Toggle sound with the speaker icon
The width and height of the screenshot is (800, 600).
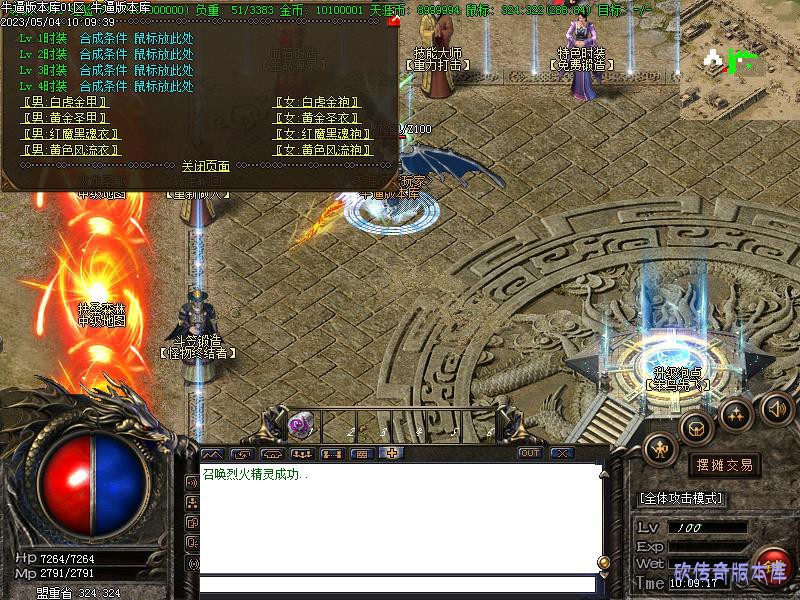(x=777, y=407)
